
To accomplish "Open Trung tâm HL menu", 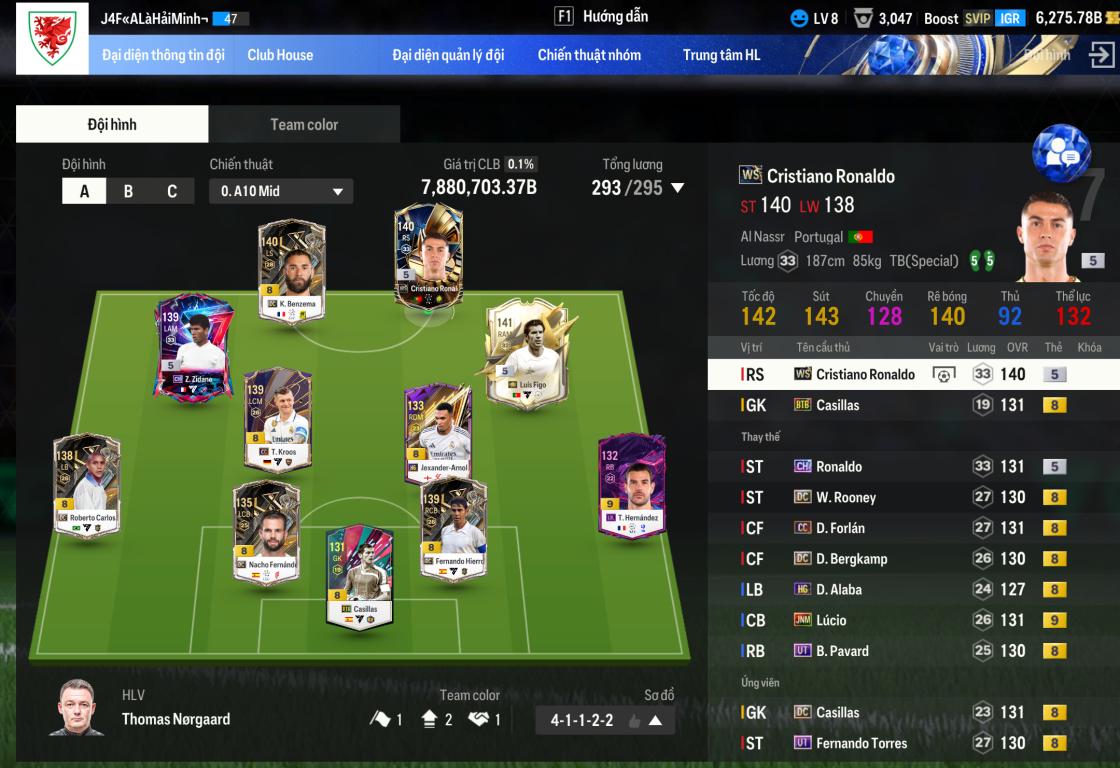I will [721, 55].
